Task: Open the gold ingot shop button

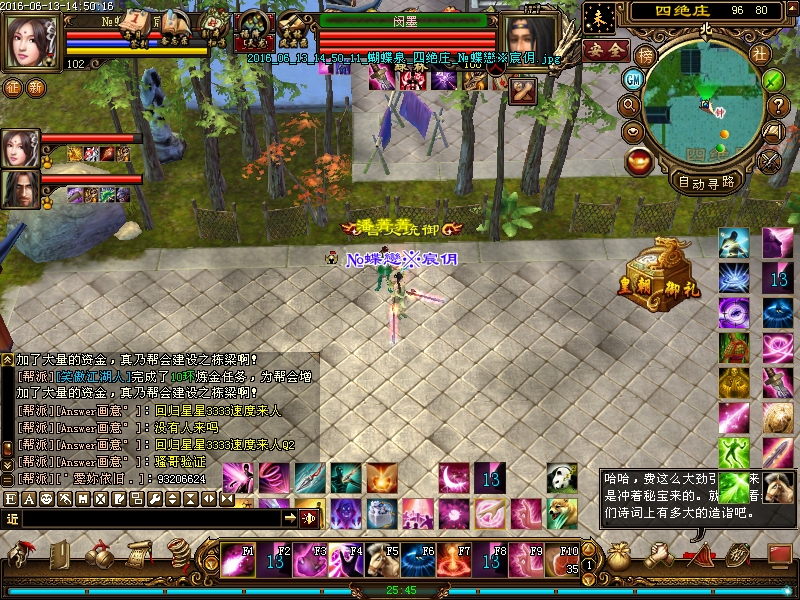Action: [x=639, y=160]
